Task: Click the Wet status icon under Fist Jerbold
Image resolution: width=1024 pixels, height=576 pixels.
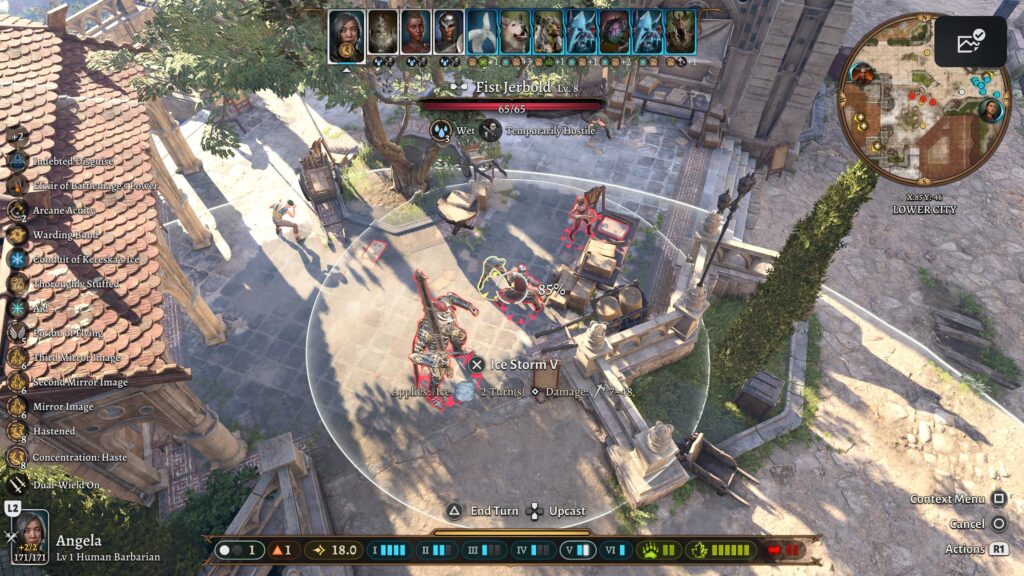Action: tap(441, 130)
